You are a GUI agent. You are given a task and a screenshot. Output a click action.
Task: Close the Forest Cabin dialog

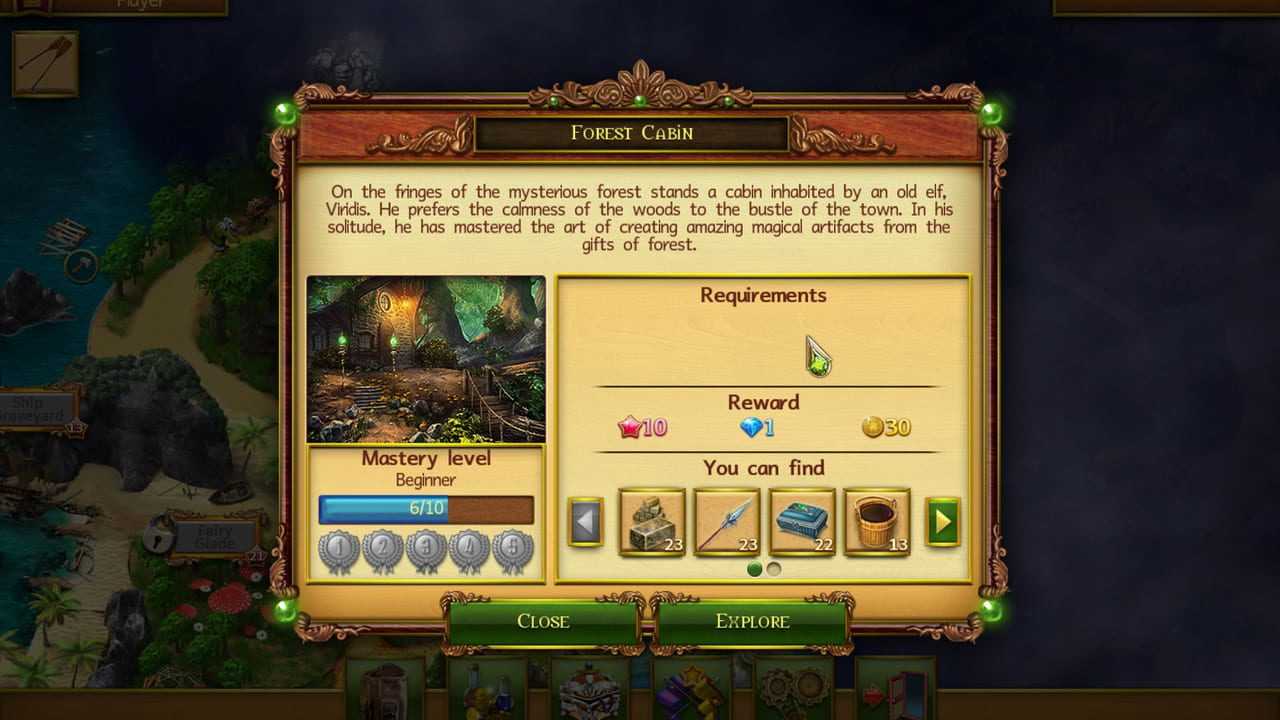click(x=543, y=621)
